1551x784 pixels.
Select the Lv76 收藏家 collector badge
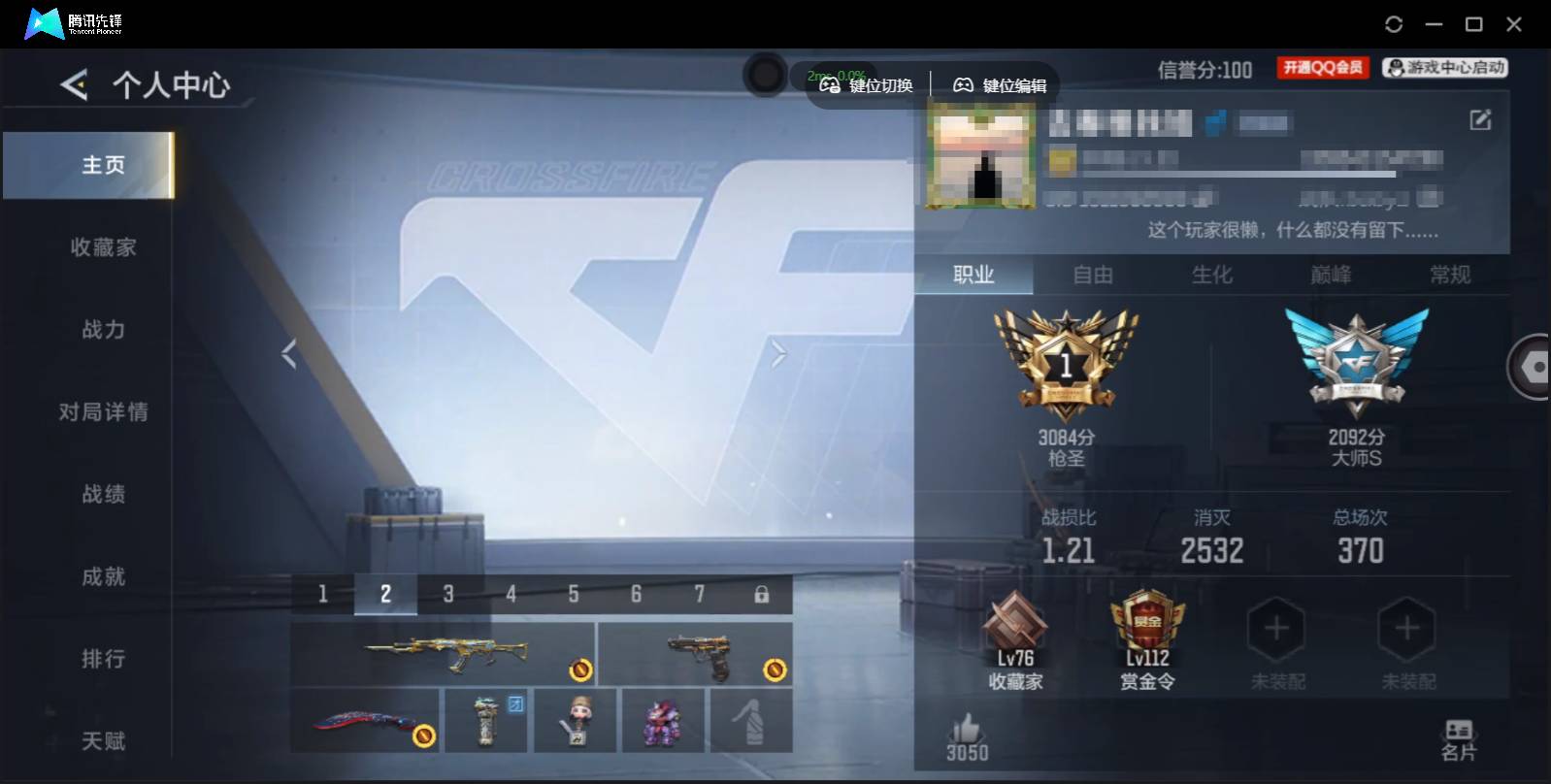1015,636
